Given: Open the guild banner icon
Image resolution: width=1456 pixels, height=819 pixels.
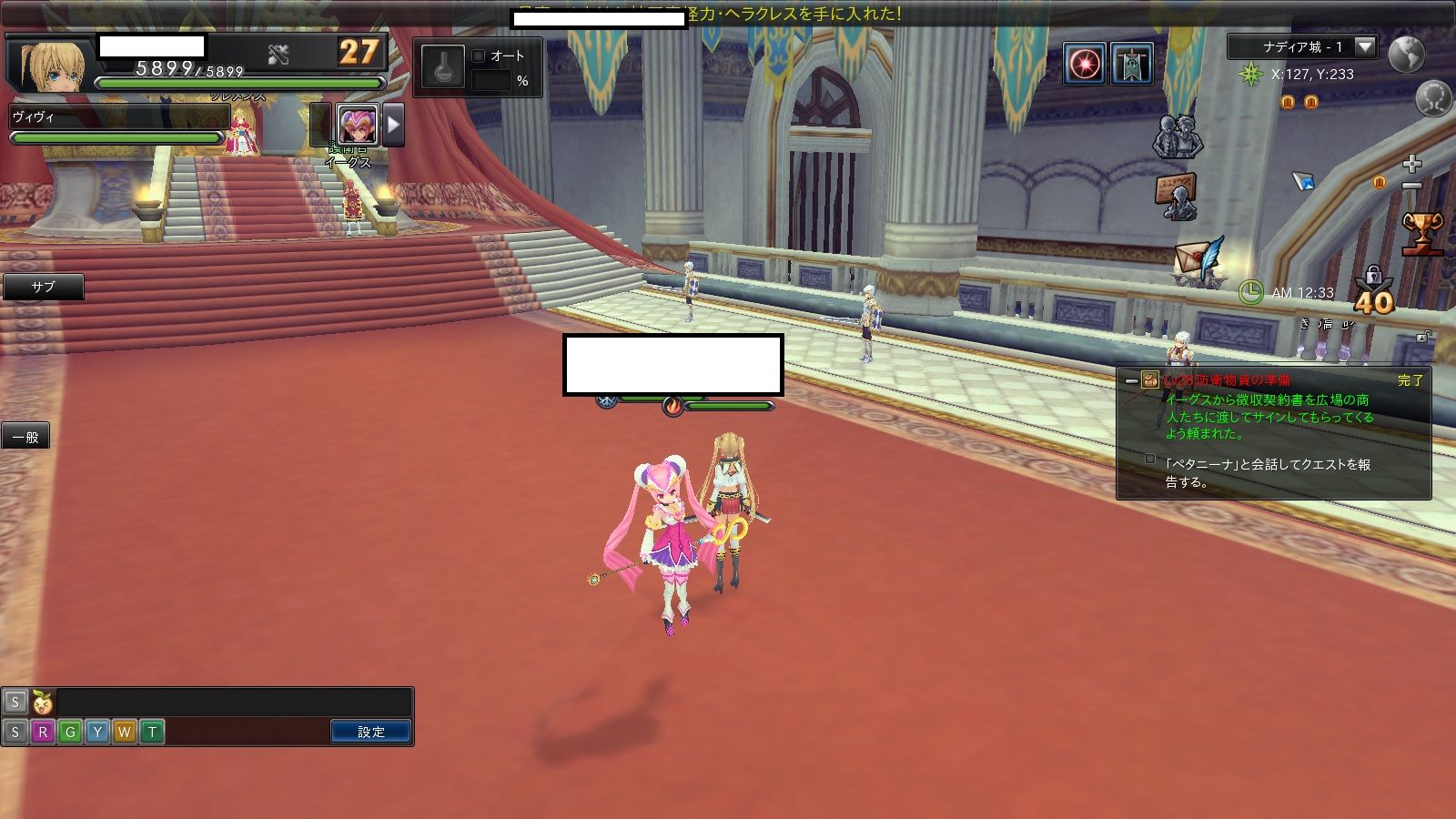Looking at the screenshot, I should point(1132,64).
